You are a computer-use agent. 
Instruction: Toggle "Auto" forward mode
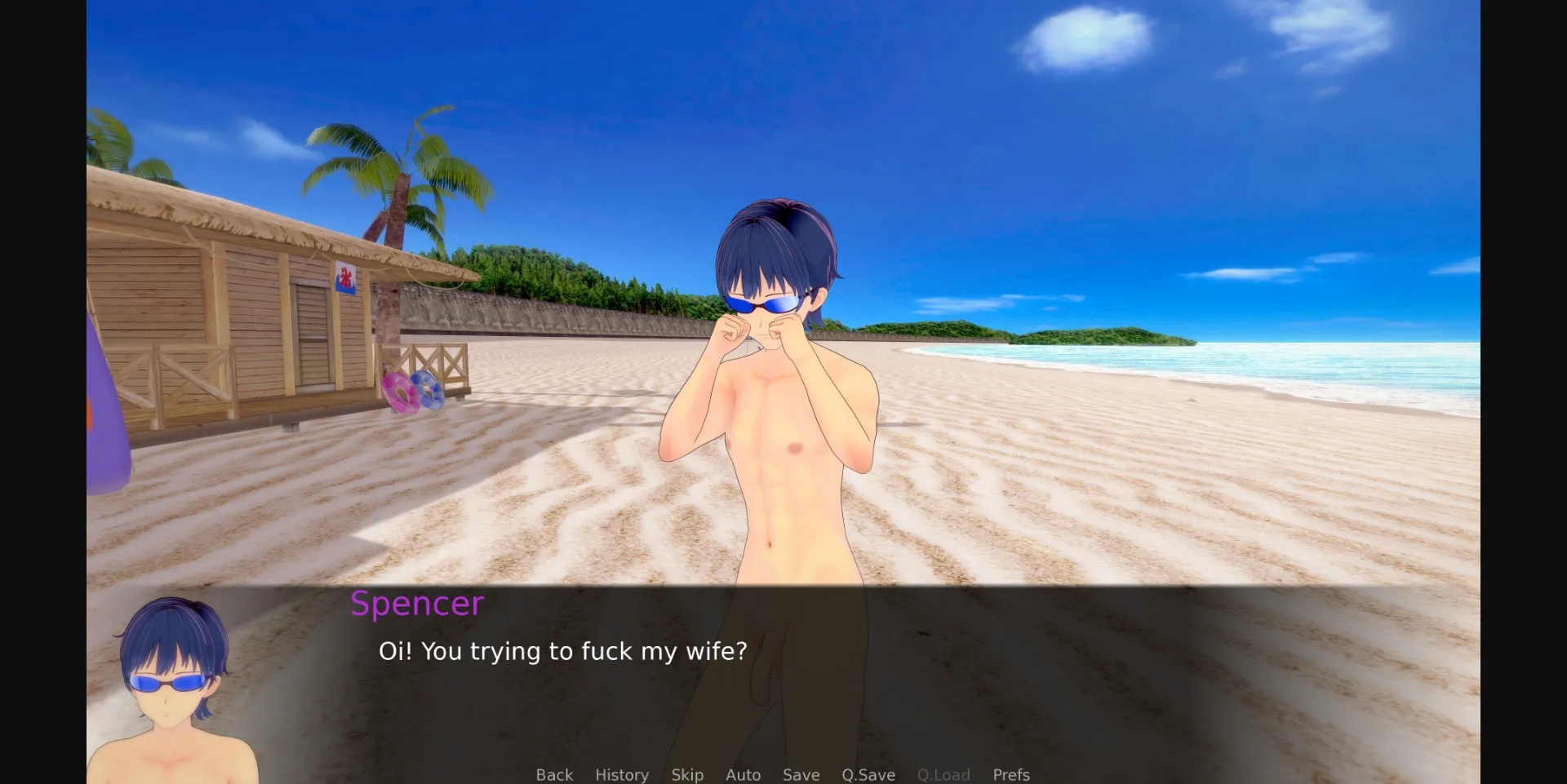743,775
